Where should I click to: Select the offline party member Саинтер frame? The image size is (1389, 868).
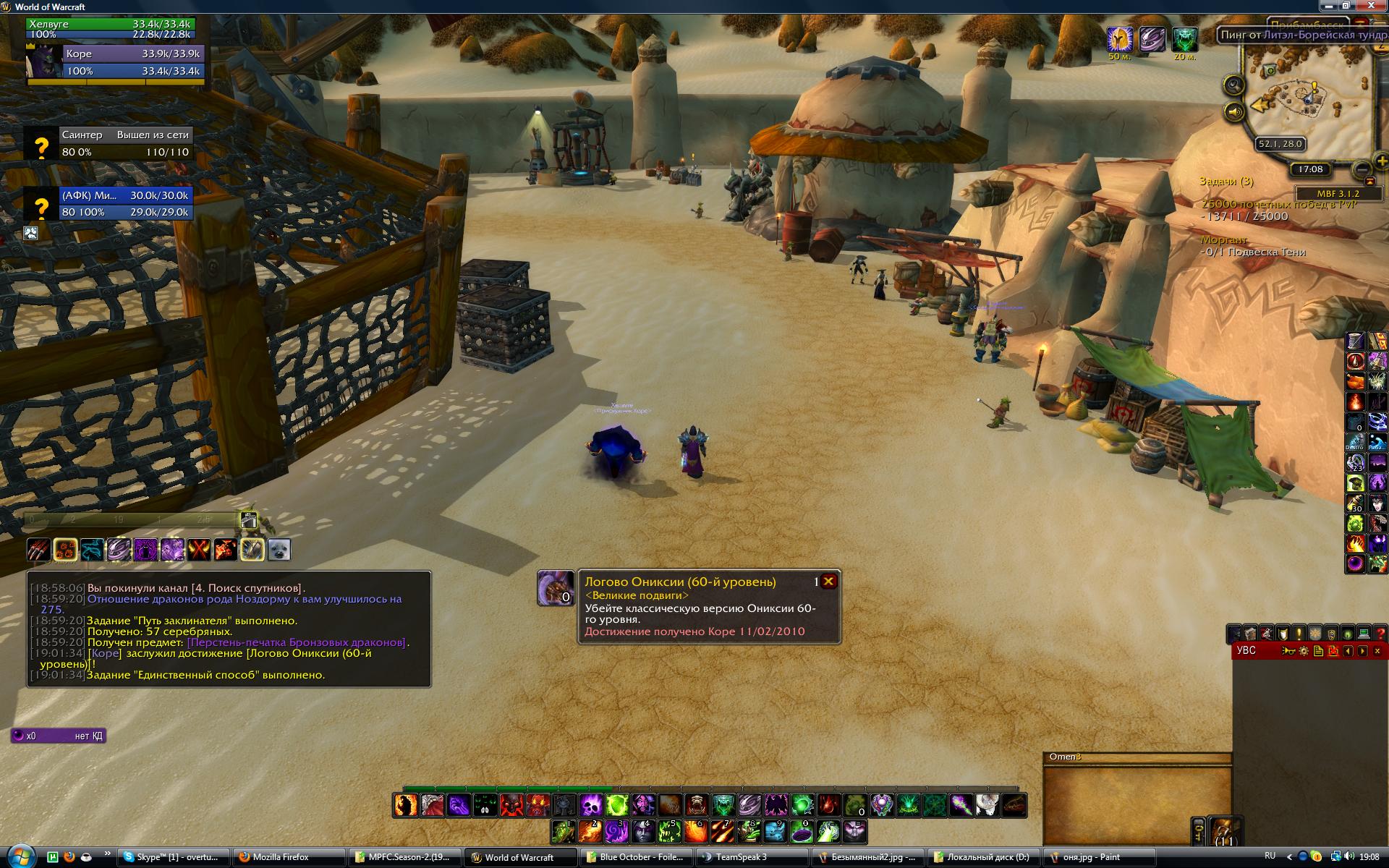(109, 143)
